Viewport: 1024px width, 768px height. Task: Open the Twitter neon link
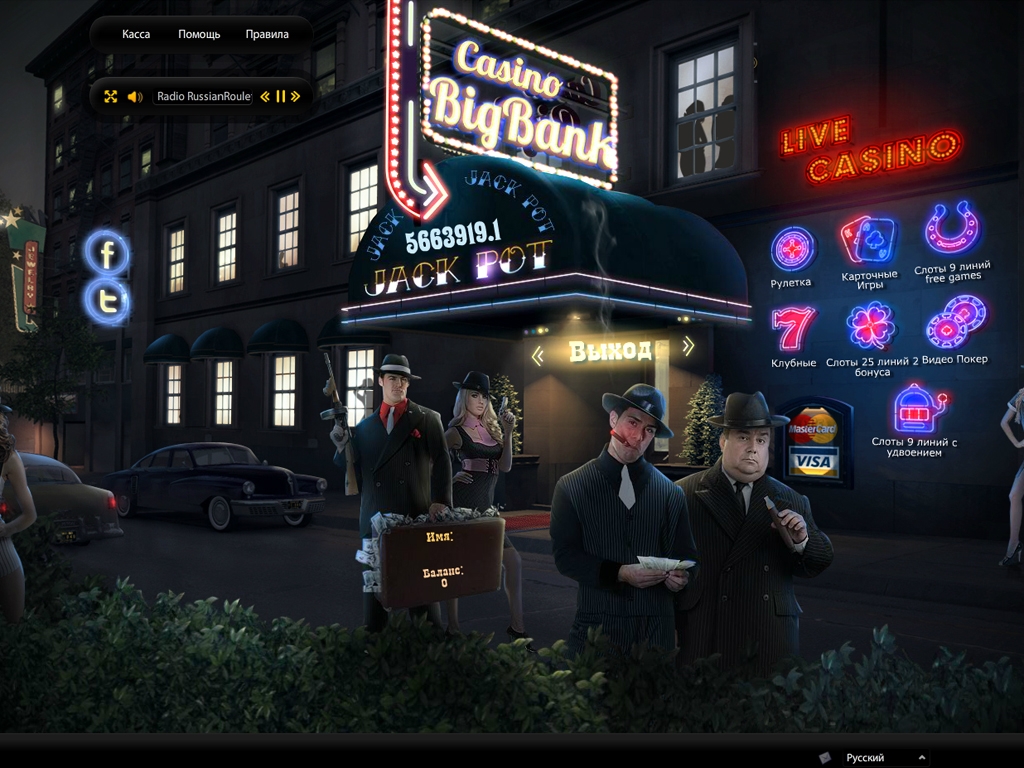click(107, 299)
